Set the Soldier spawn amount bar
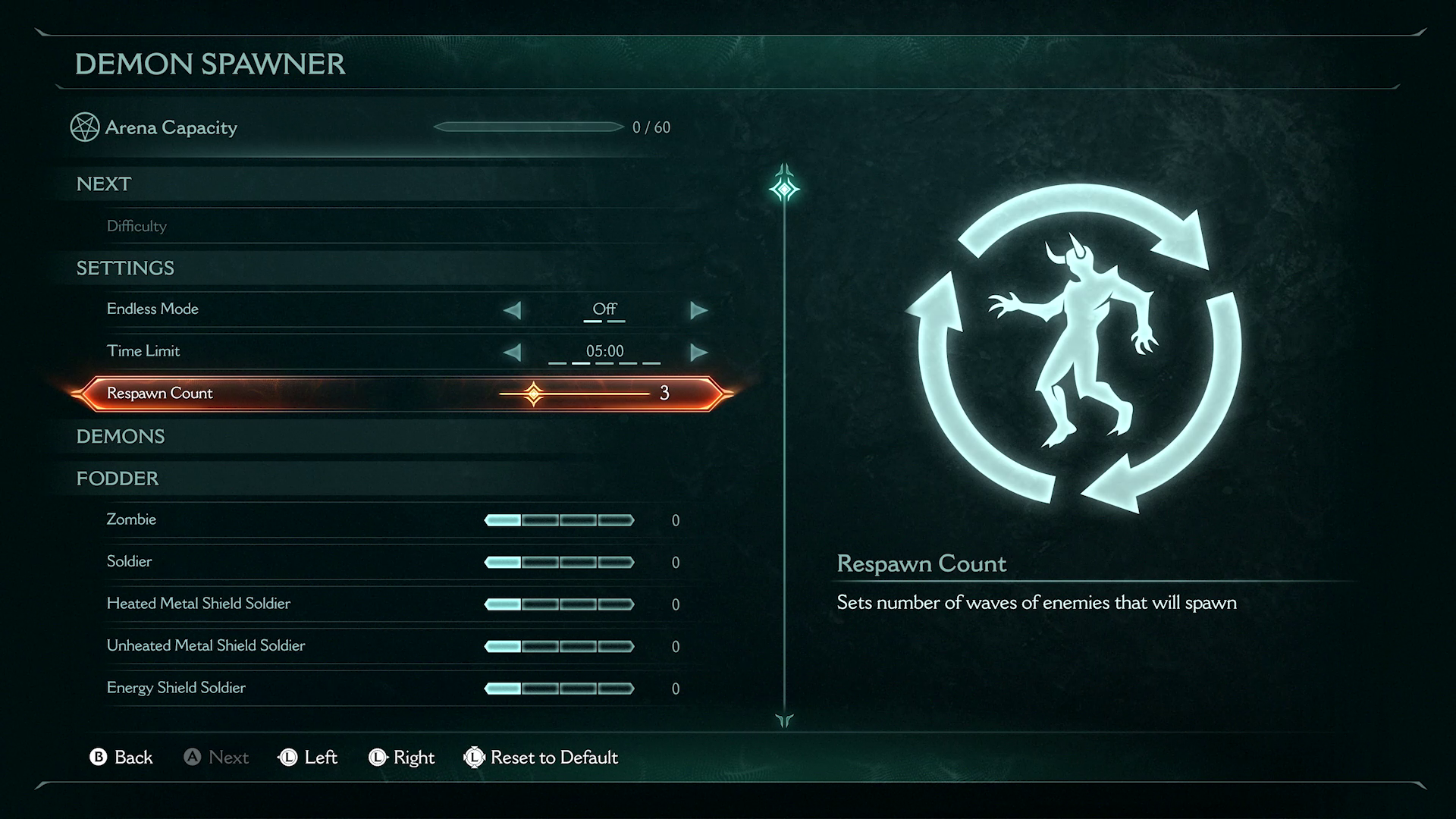This screenshot has height=819, width=1456. 559,562
